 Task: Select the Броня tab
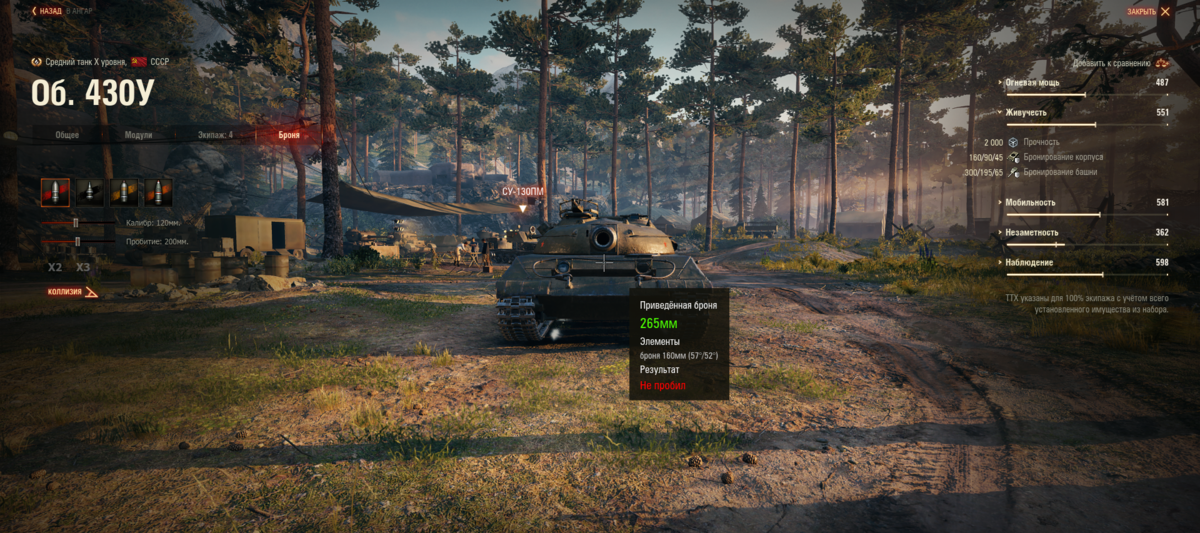(x=287, y=134)
